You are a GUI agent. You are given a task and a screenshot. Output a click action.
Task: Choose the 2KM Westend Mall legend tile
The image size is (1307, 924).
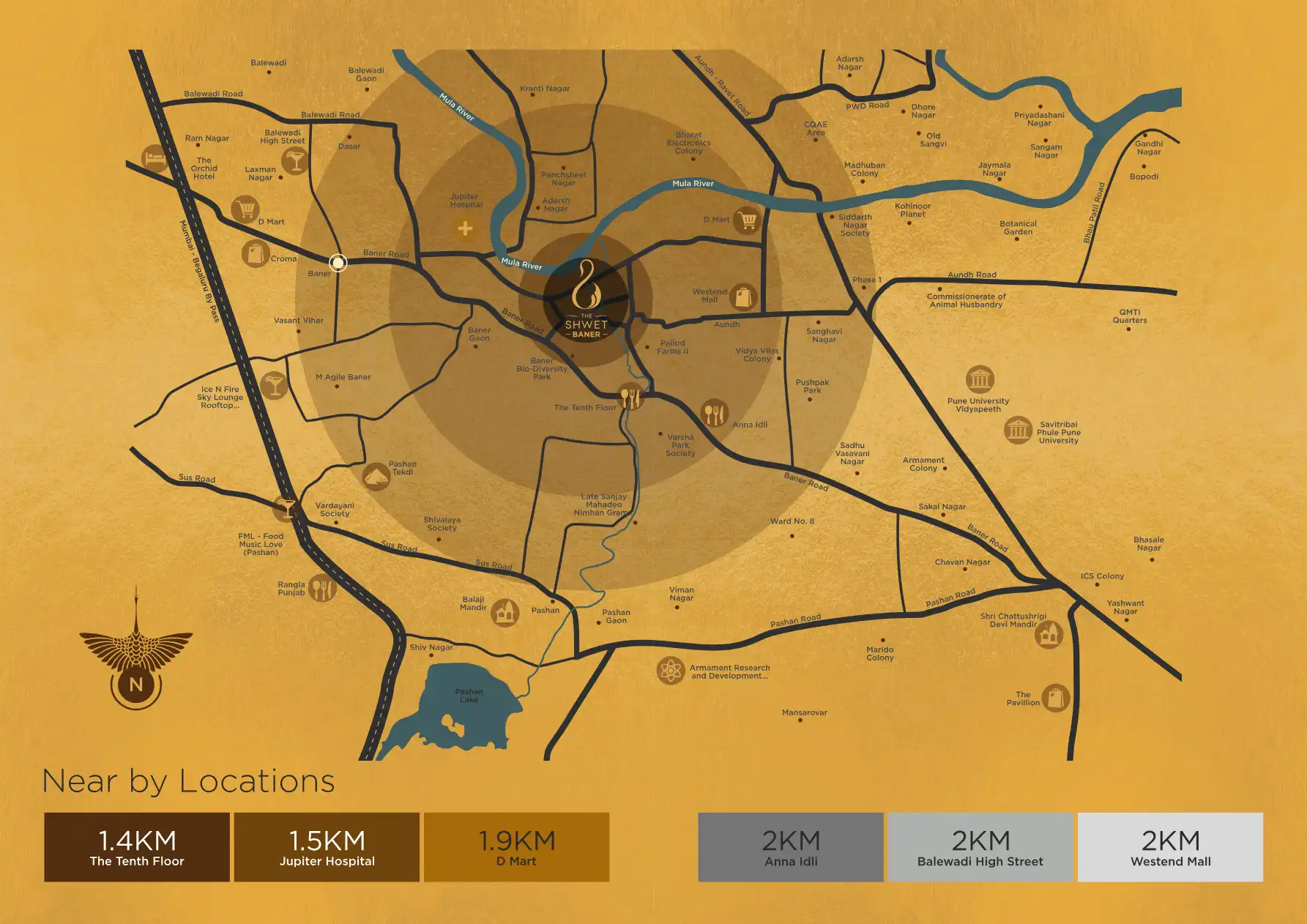(x=1170, y=847)
